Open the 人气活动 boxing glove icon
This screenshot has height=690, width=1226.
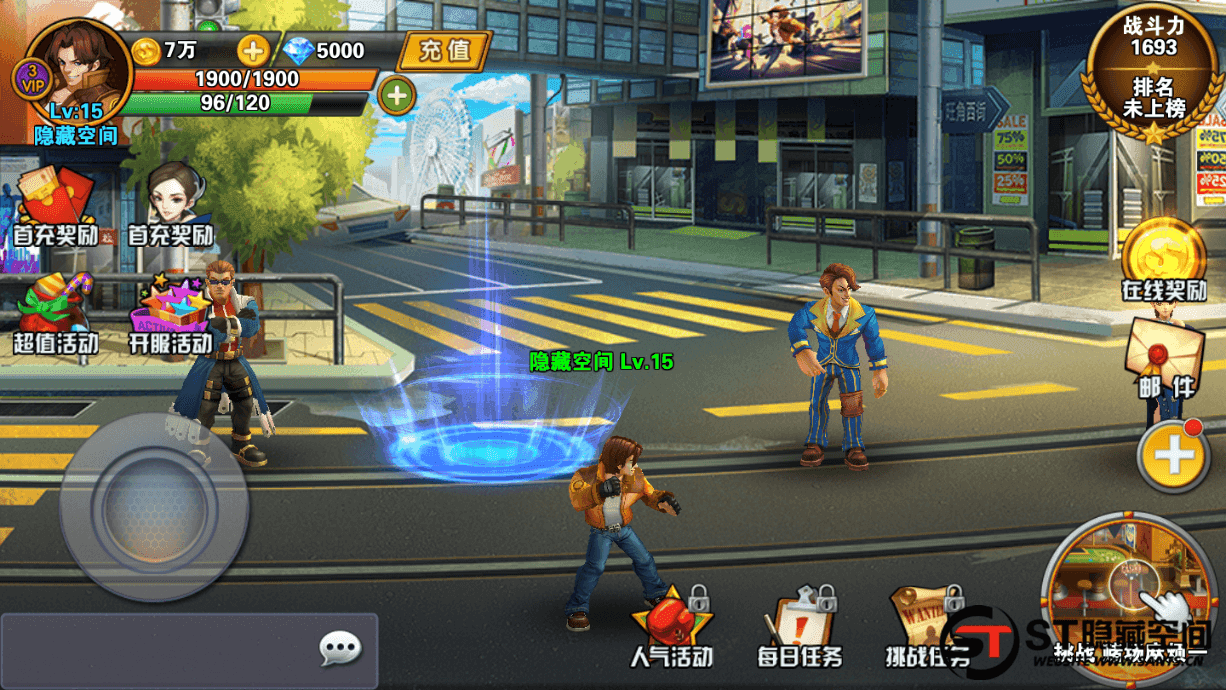click(671, 625)
